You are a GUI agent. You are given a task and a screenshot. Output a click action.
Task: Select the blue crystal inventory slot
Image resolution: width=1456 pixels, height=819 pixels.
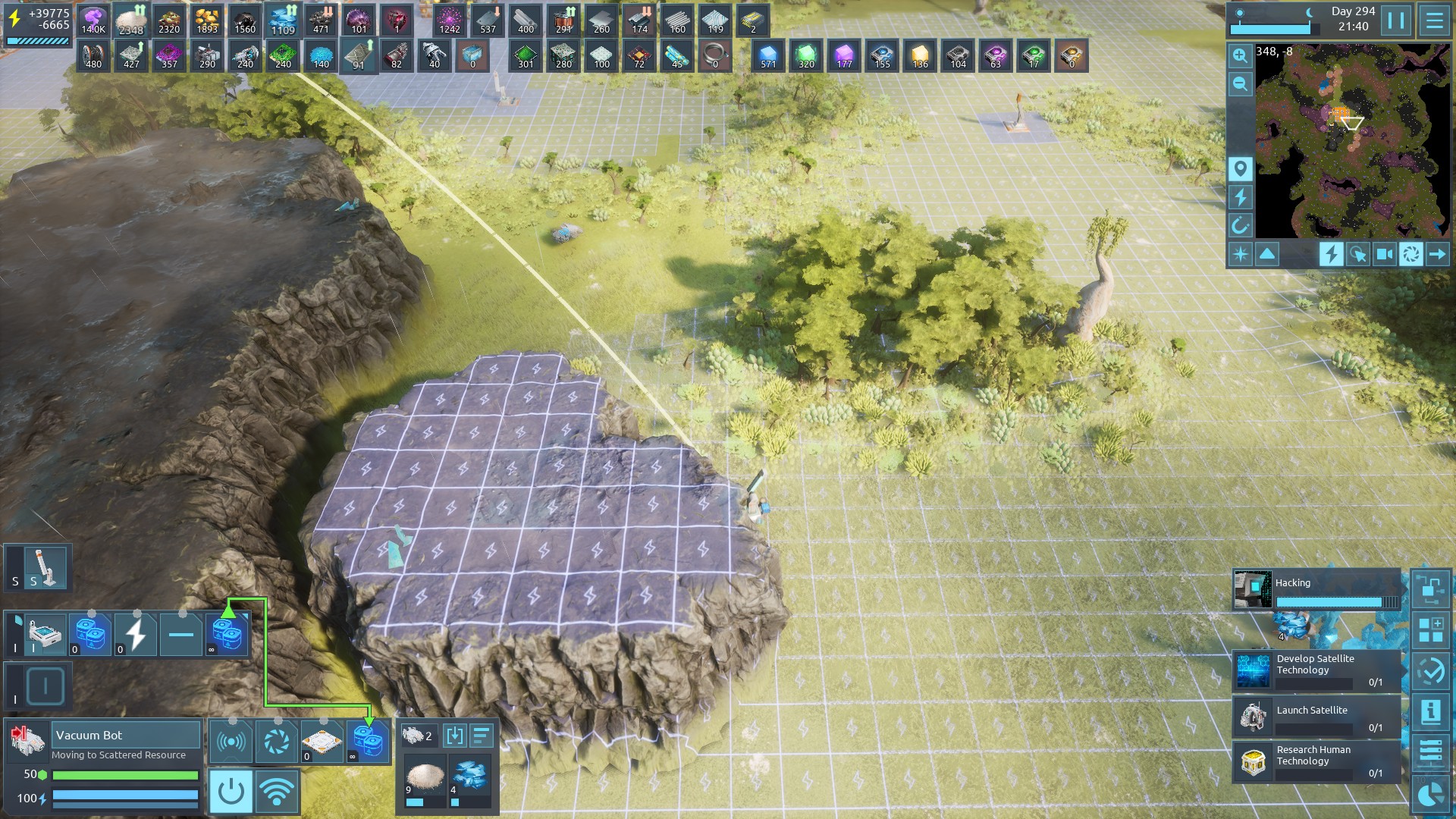(x=469, y=779)
